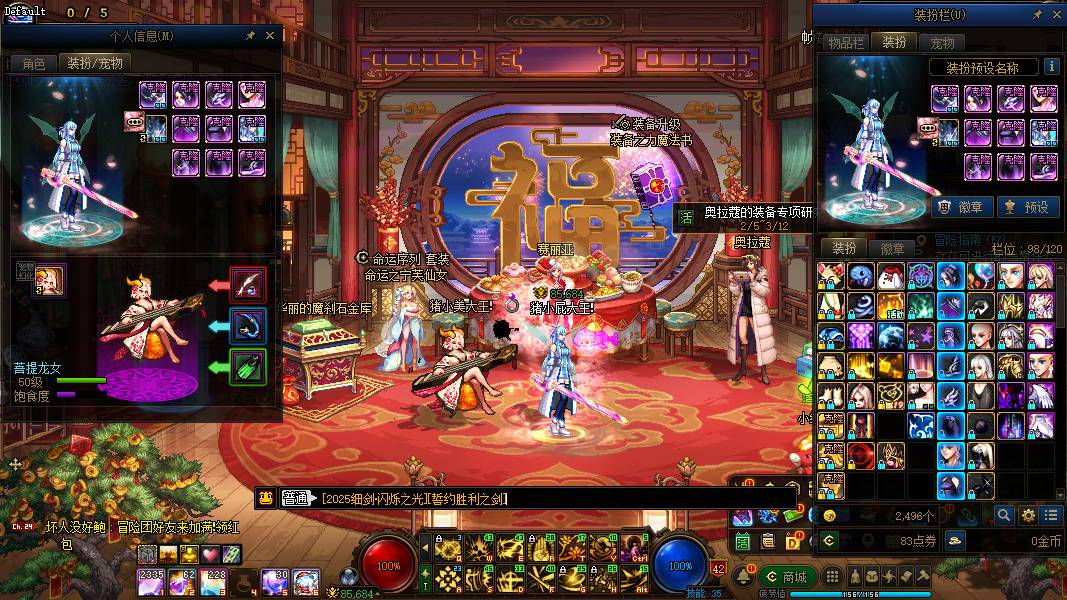1067x600 pixels.
Task: Close the 装扮栏 avatar inventory window
Action: tap(1057, 15)
